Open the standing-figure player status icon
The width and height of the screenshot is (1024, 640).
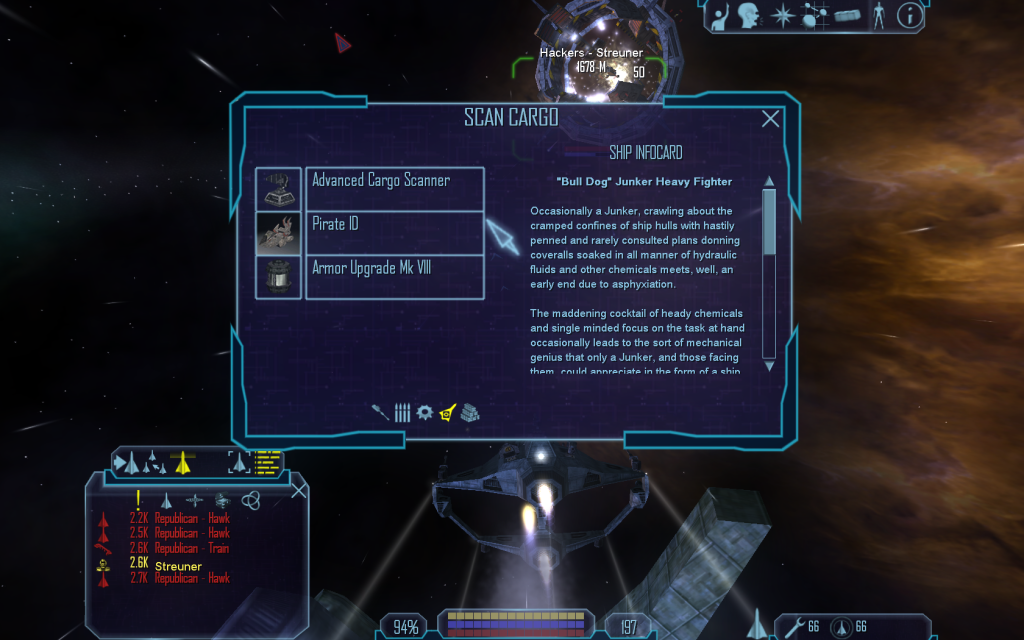(878, 15)
